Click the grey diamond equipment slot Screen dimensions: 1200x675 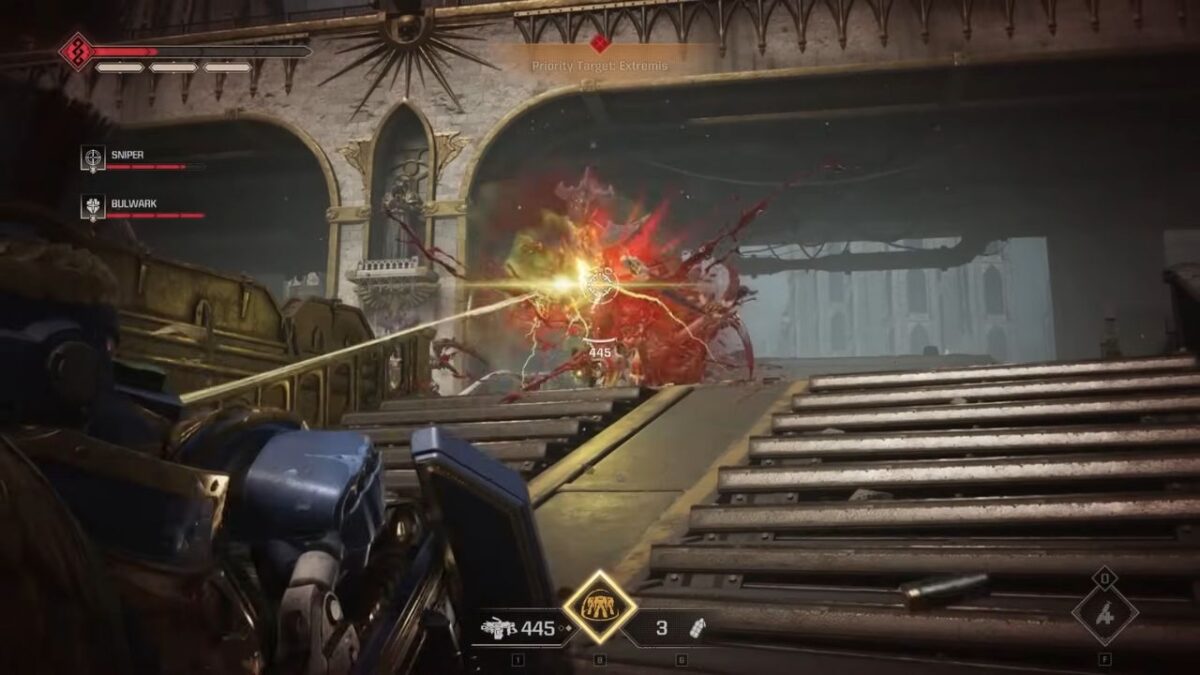(1104, 613)
